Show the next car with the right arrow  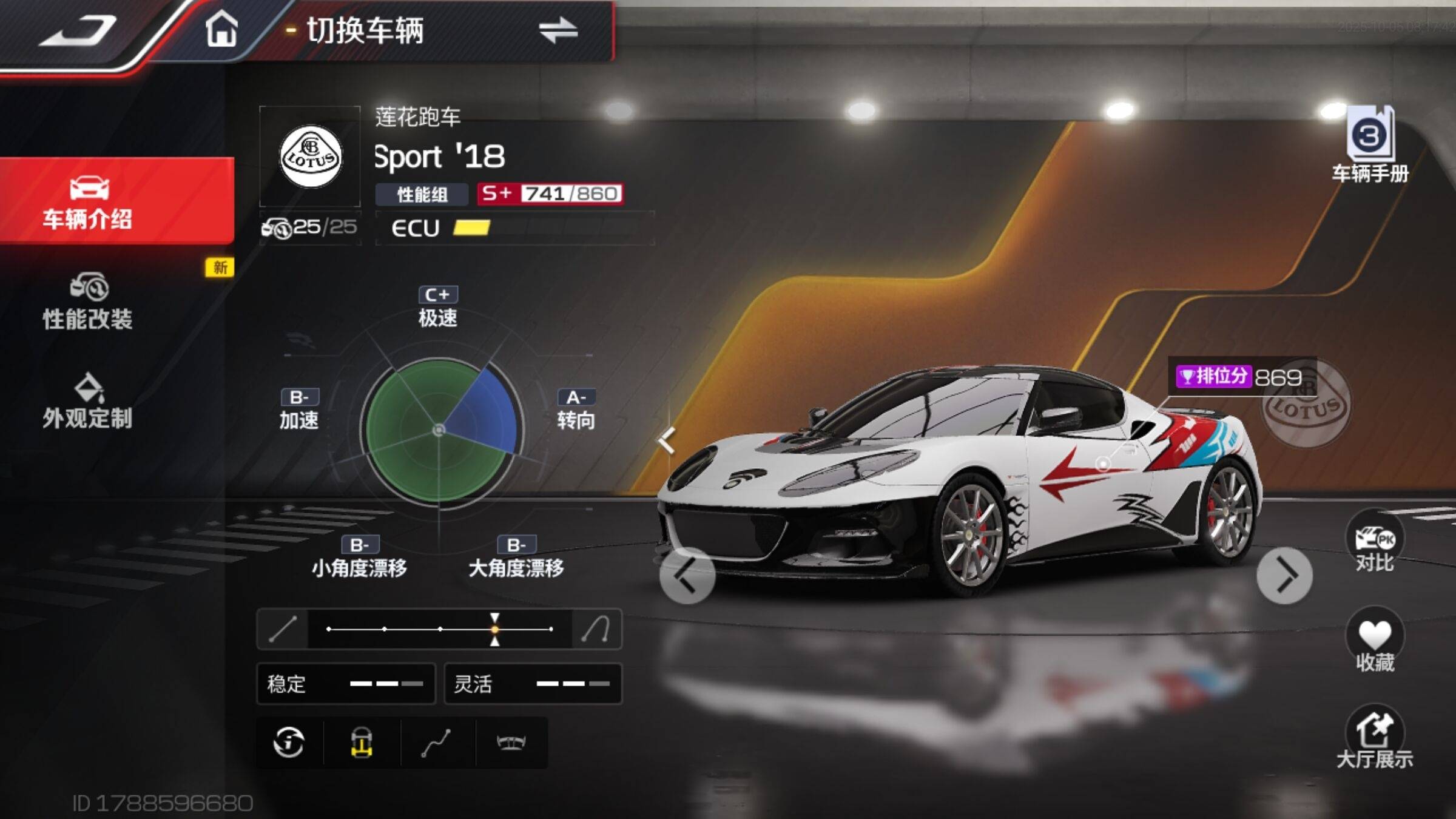[x=1284, y=576]
